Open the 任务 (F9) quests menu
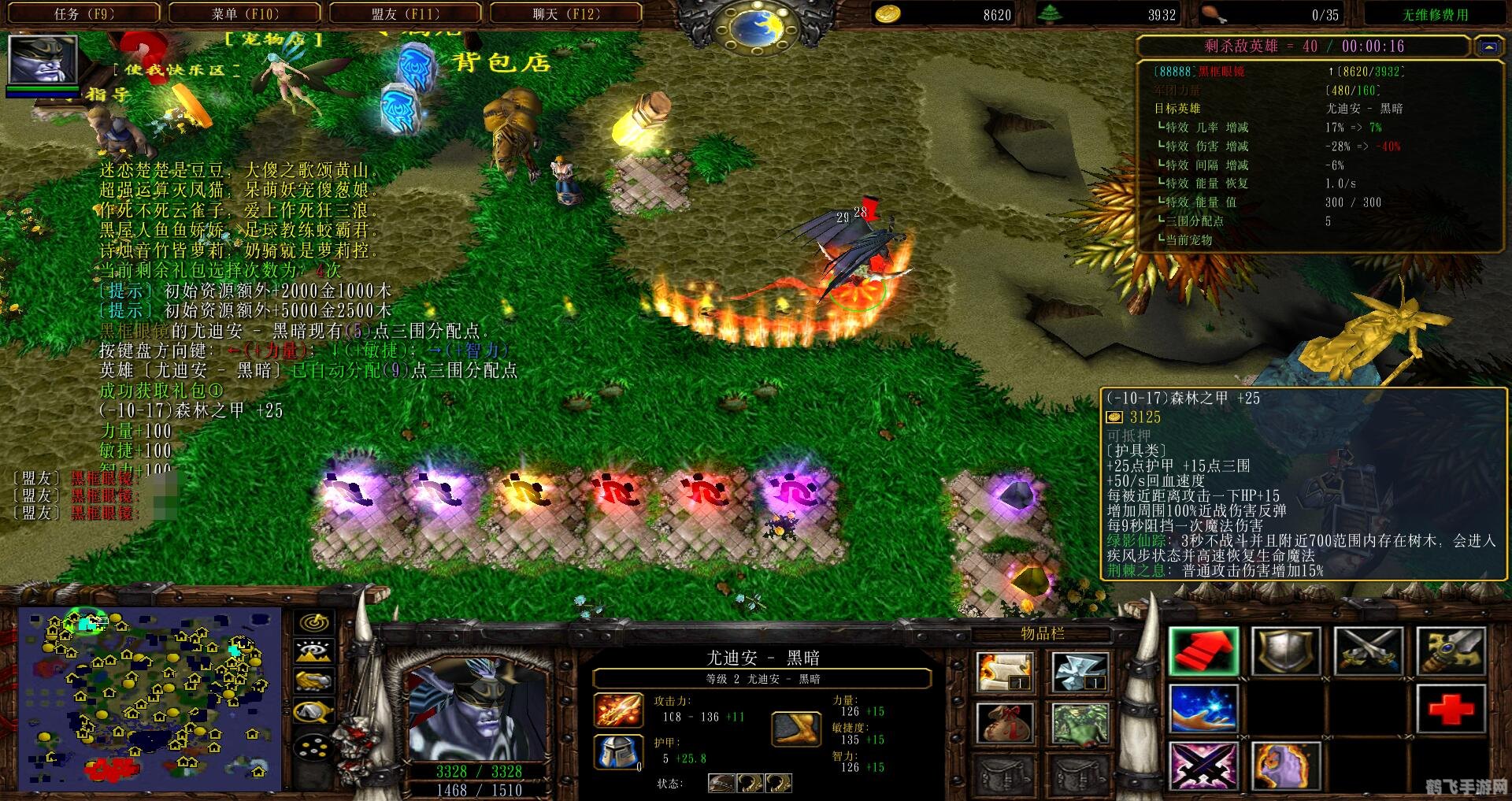This screenshot has width=1512, height=801. 84,13
